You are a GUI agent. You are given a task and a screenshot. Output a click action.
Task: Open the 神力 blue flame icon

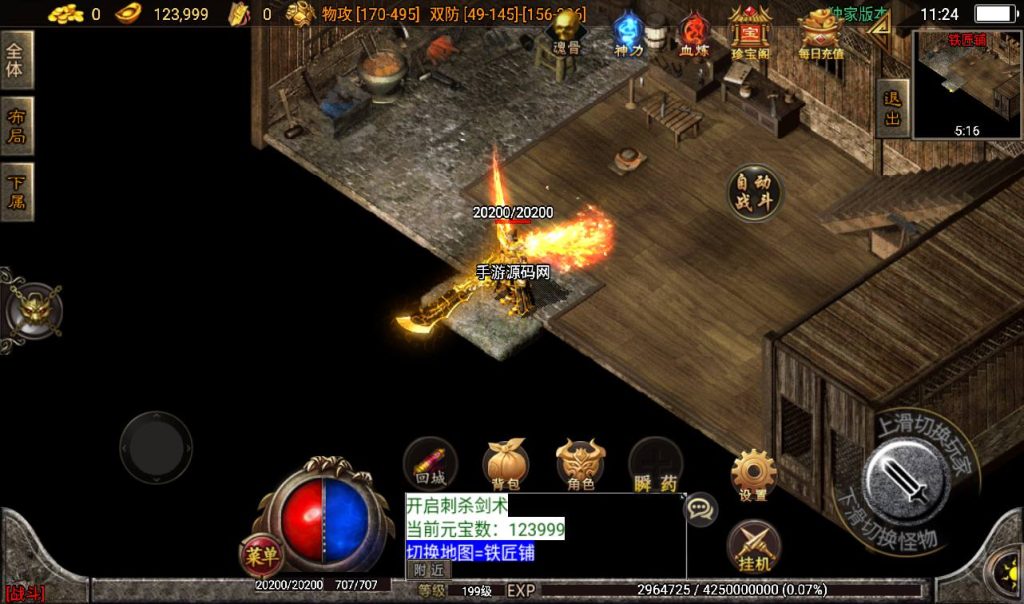[628, 33]
